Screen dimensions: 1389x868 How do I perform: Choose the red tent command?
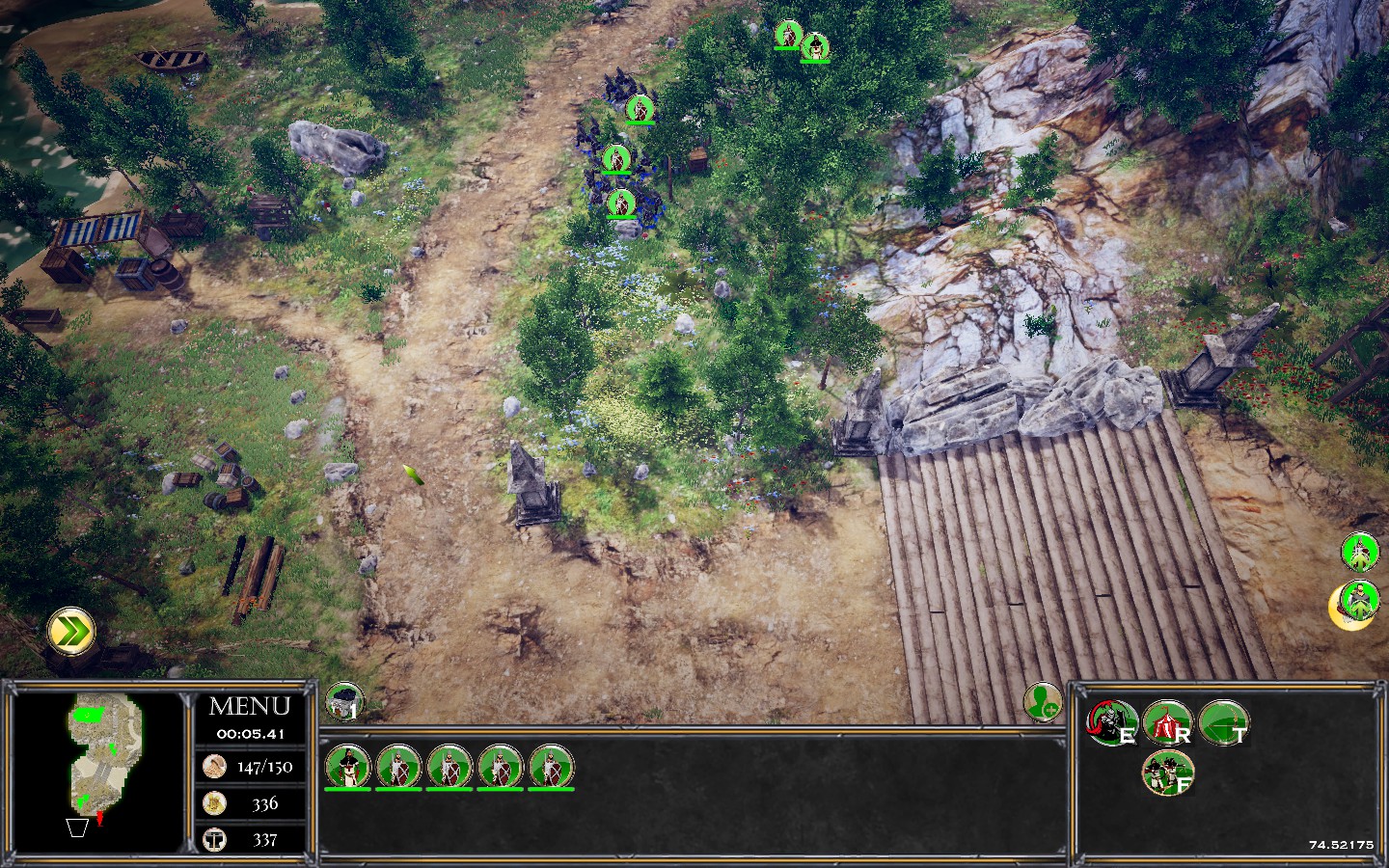pyautogui.click(x=1167, y=722)
